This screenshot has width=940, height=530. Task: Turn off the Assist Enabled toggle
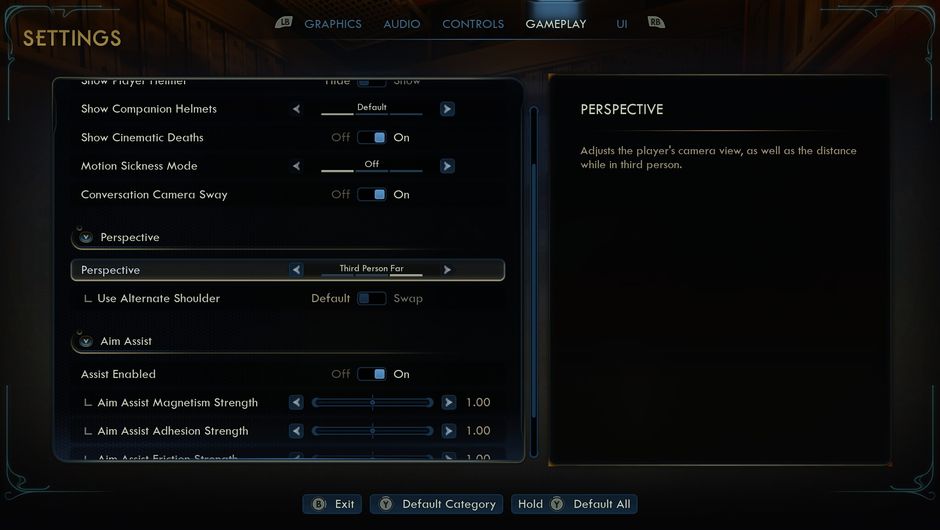pos(372,375)
